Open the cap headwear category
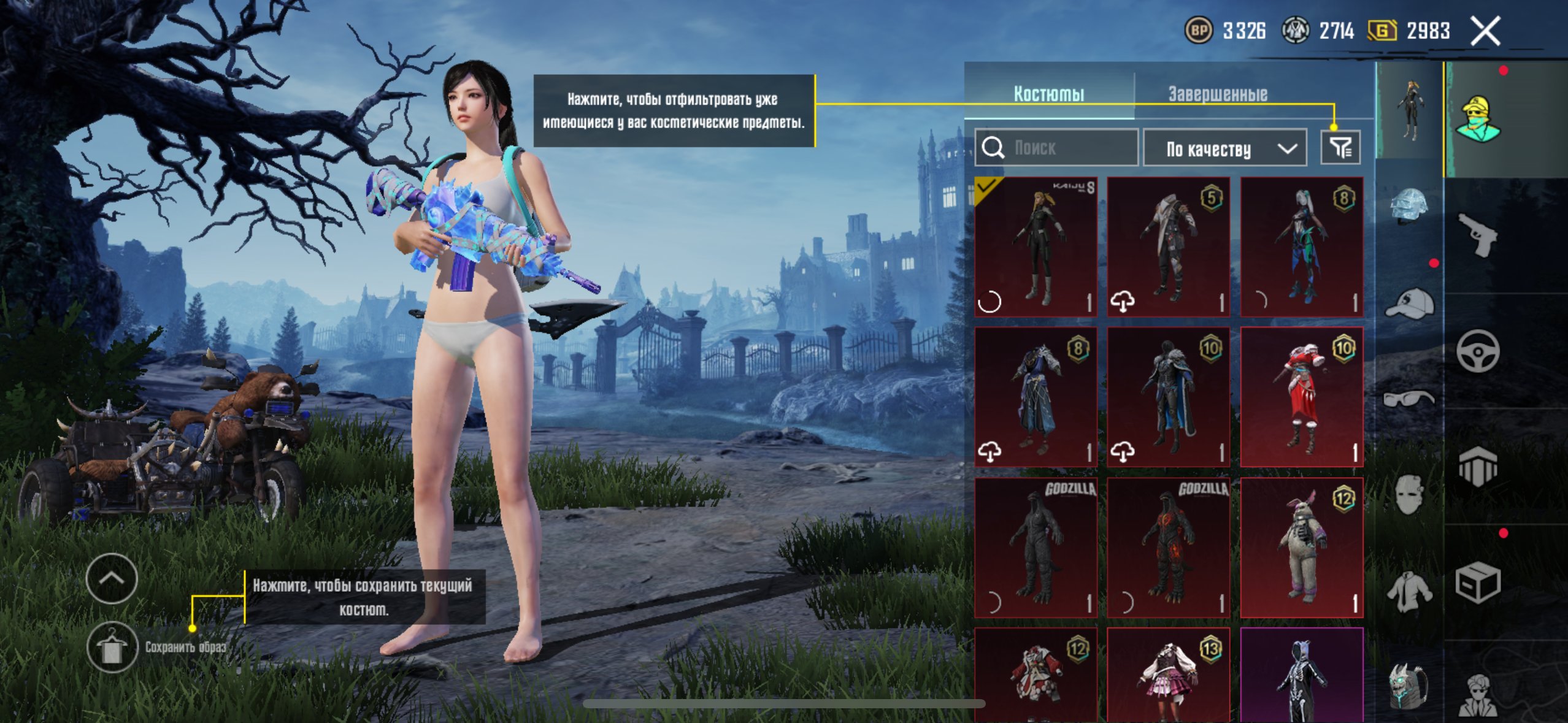 click(x=1409, y=304)
